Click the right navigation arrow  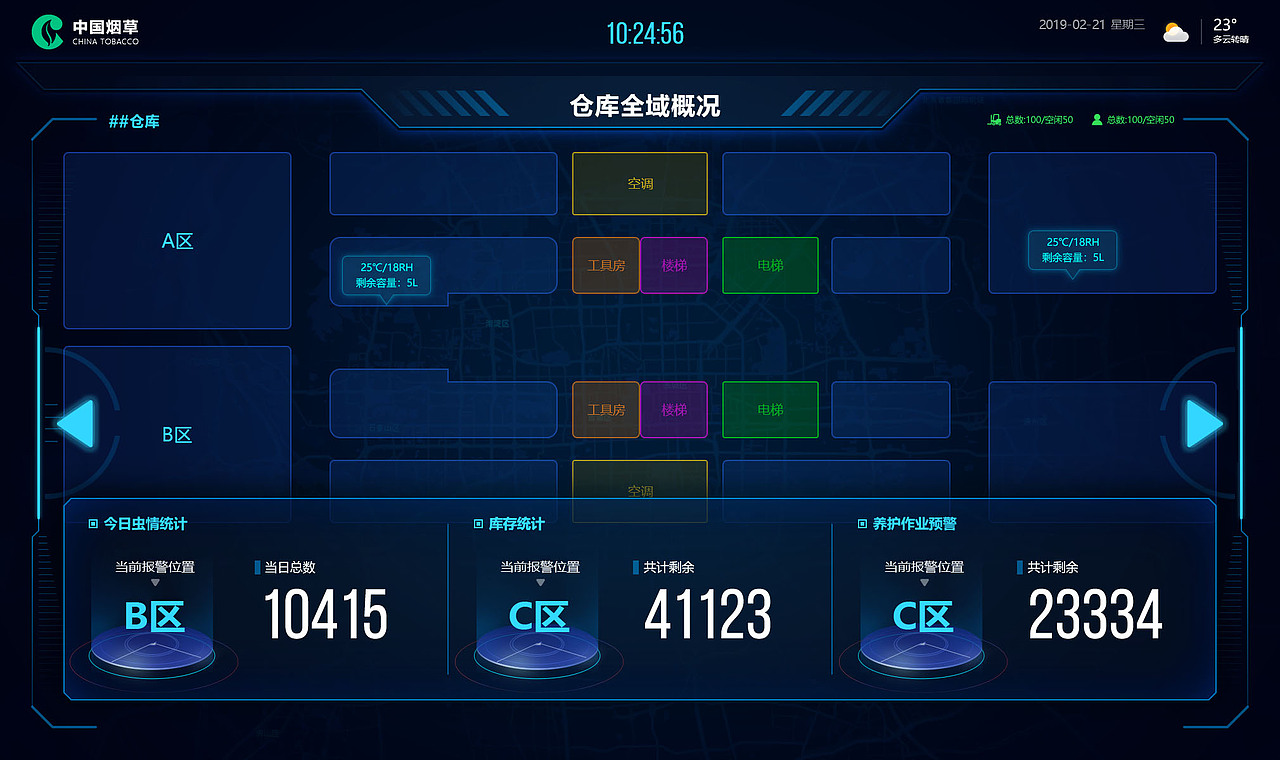[x=1203, y=424]
